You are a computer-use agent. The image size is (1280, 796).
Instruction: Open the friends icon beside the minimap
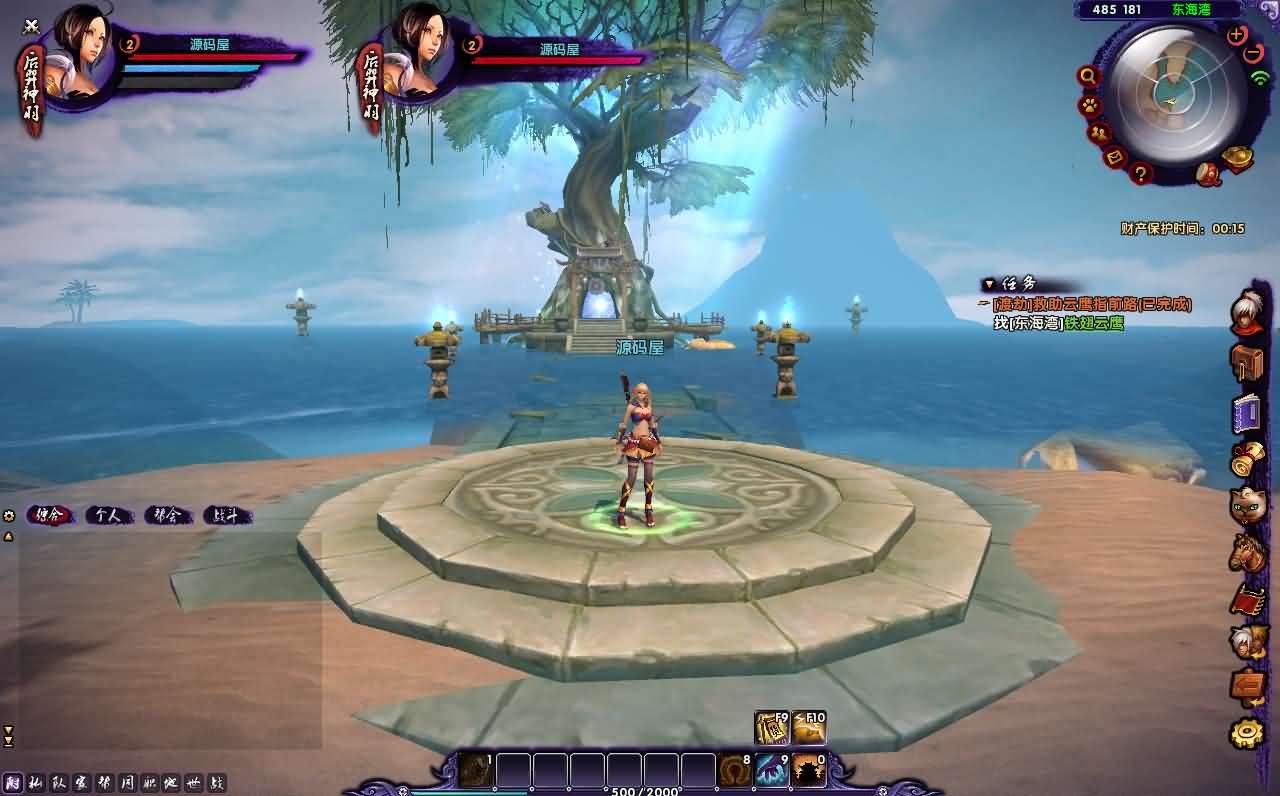1099,133
